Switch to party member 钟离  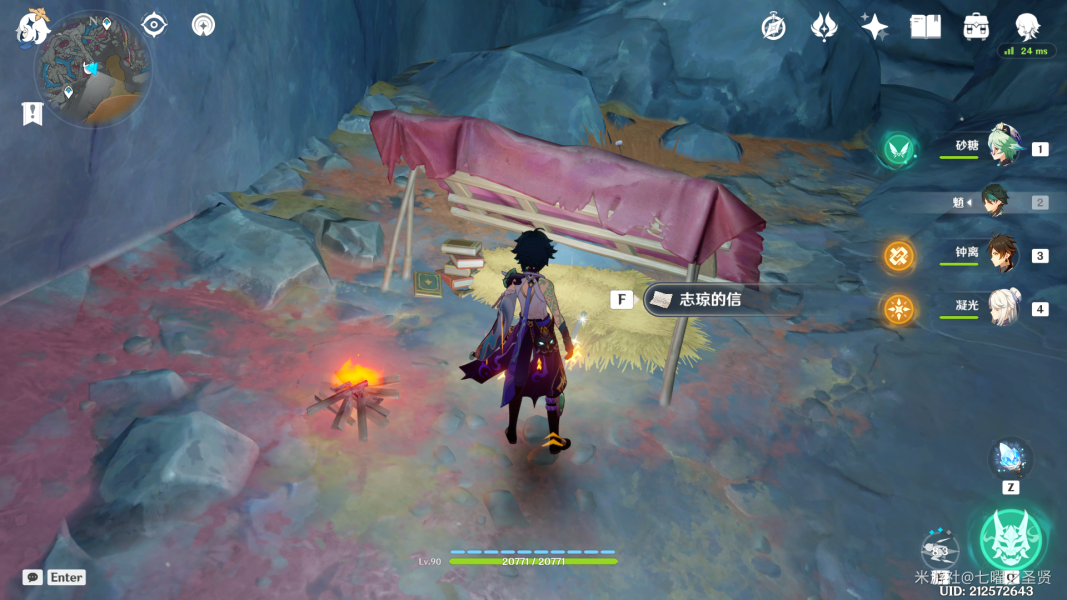pos(1003,255)
